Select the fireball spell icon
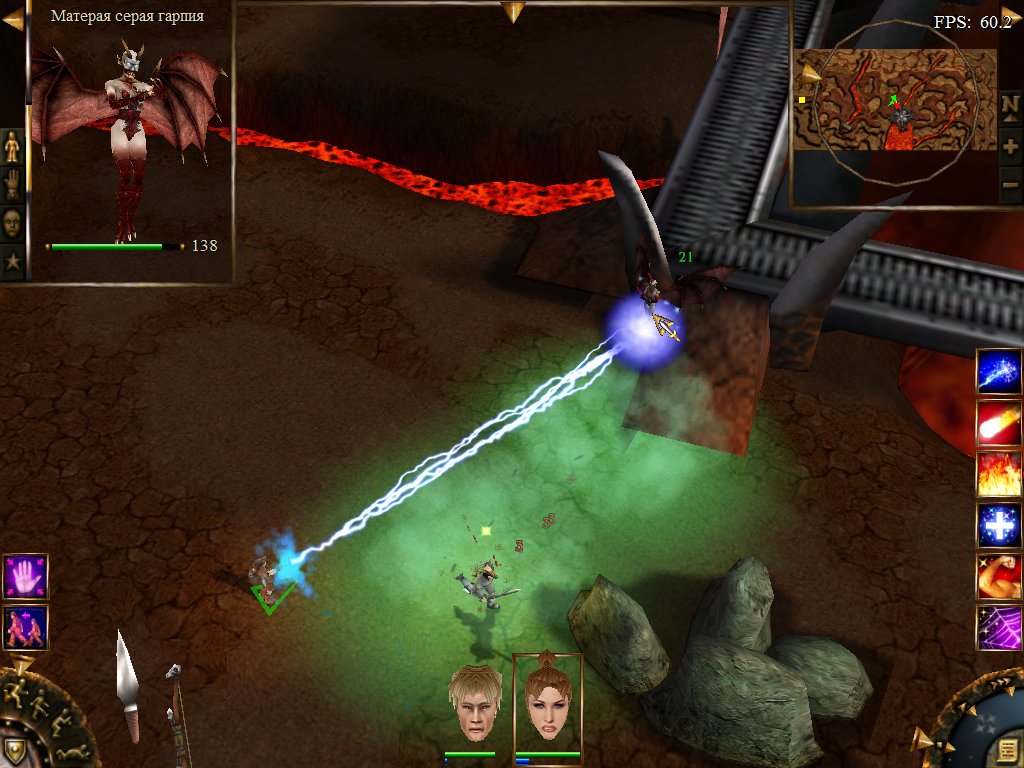 [999, 422]
